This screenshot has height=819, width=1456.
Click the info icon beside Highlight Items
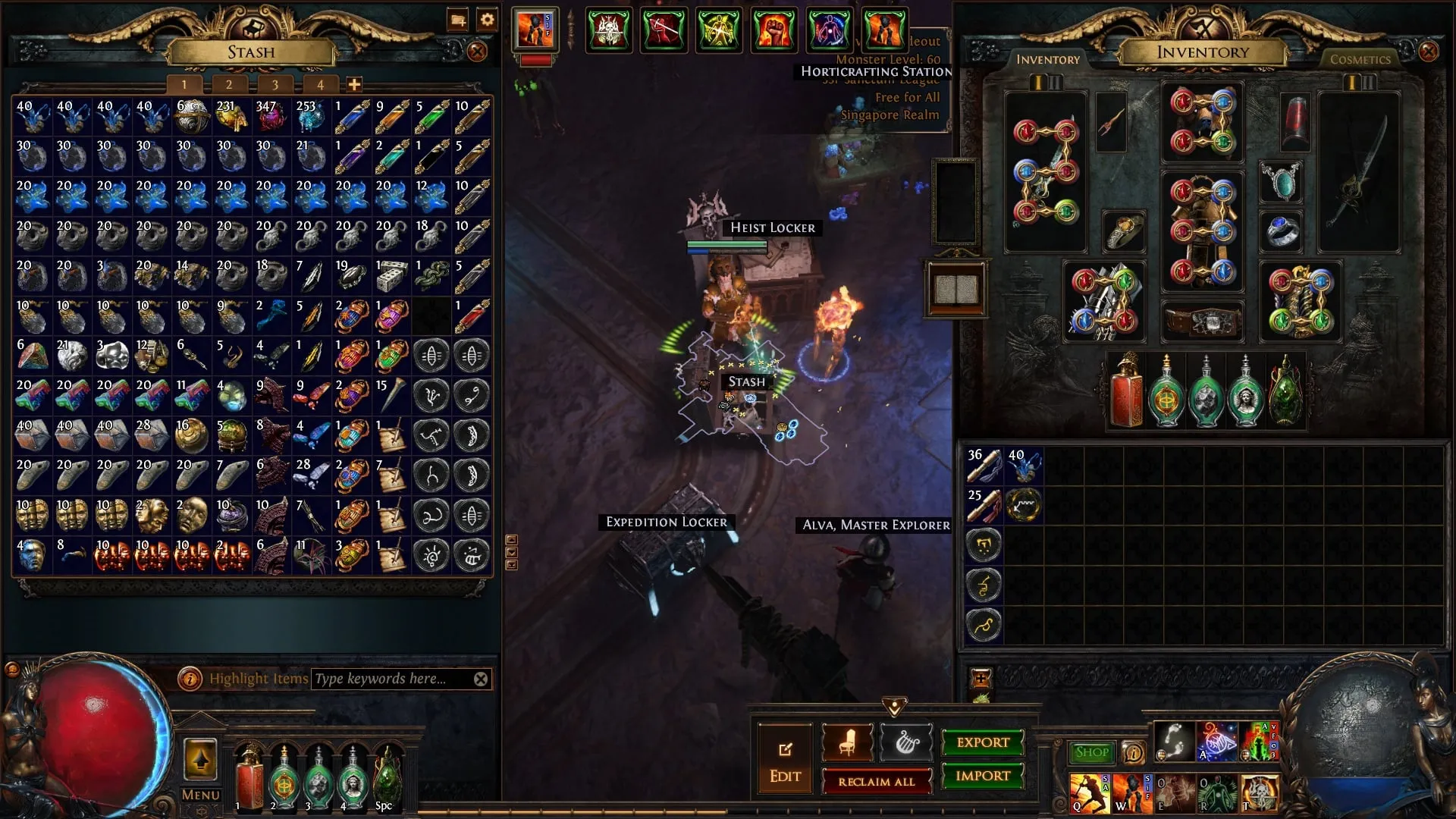[191, 679]
